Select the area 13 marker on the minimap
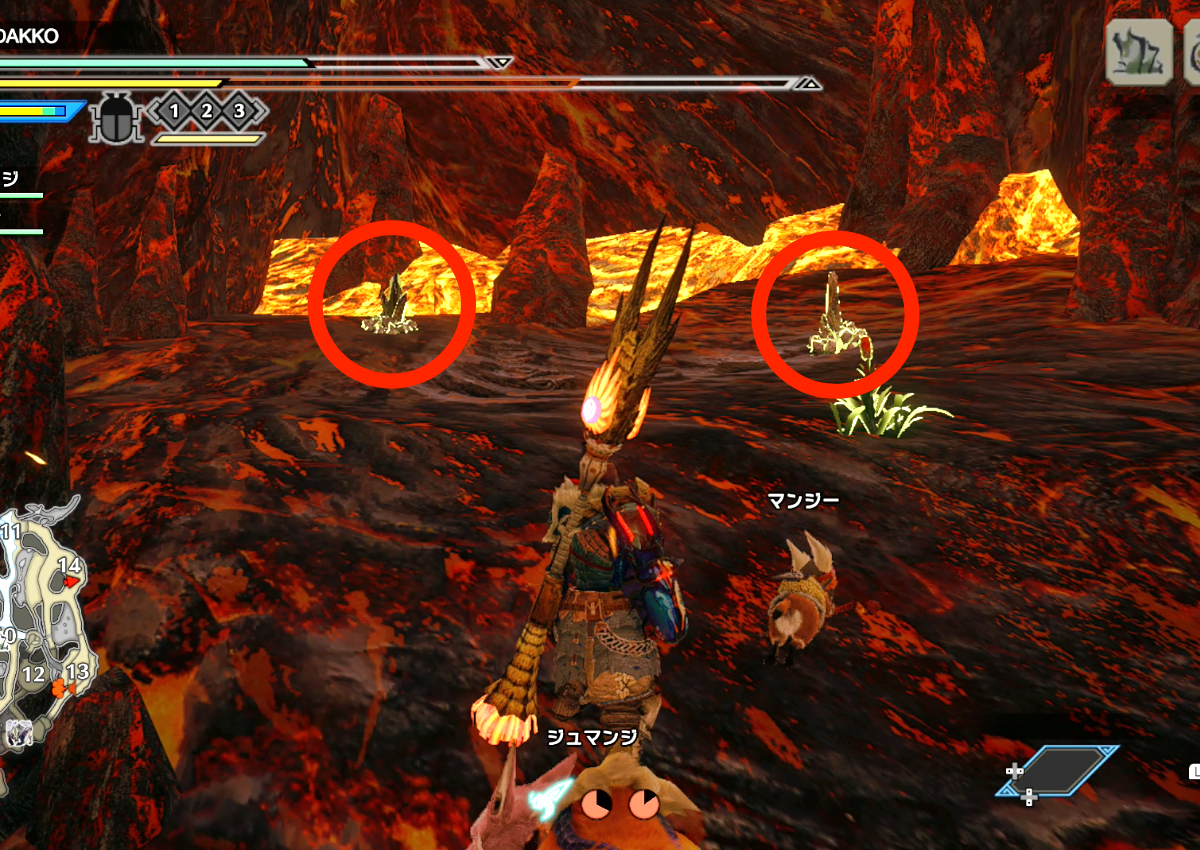 click(76, 672)
